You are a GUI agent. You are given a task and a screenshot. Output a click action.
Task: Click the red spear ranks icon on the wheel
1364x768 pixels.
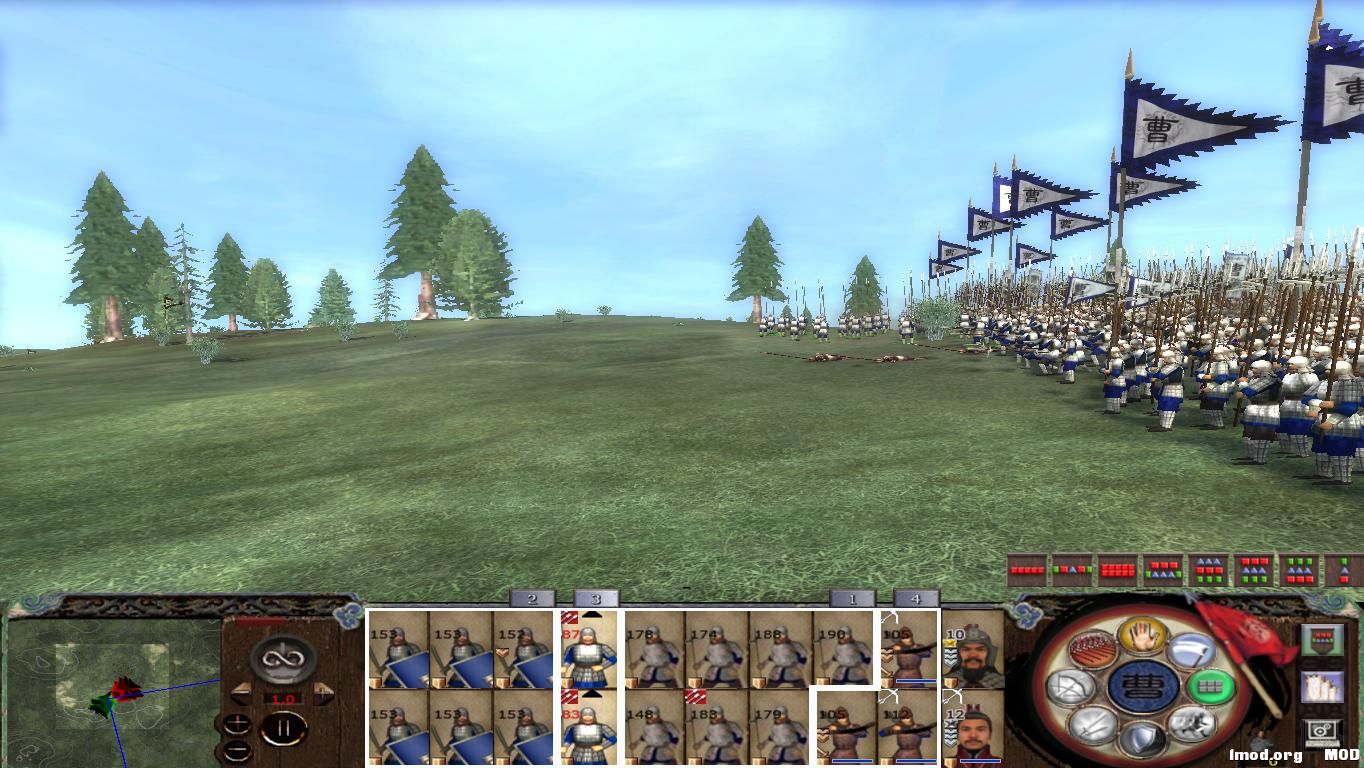coord(1091,649)
